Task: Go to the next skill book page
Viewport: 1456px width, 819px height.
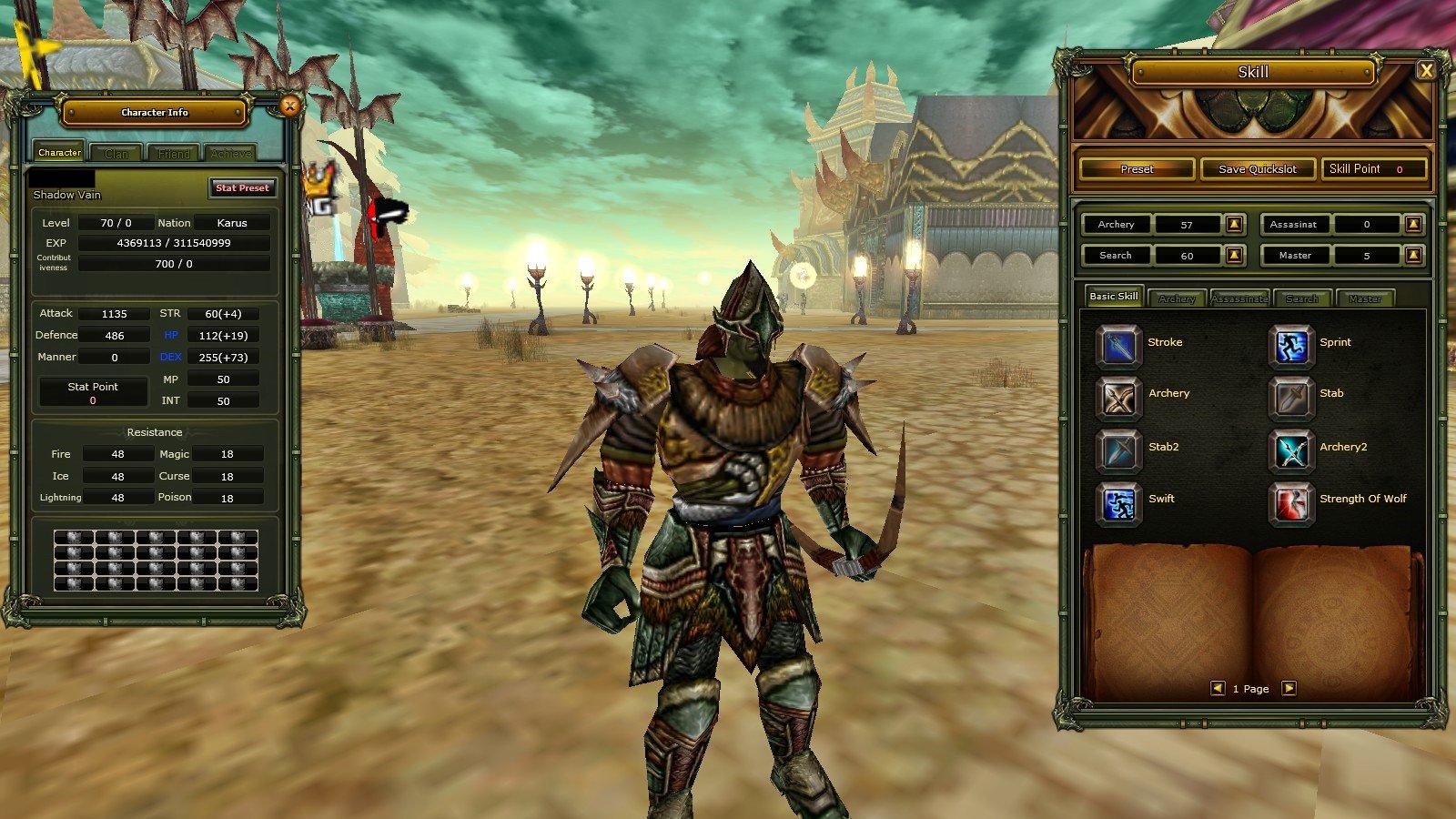Action: 1289,689
